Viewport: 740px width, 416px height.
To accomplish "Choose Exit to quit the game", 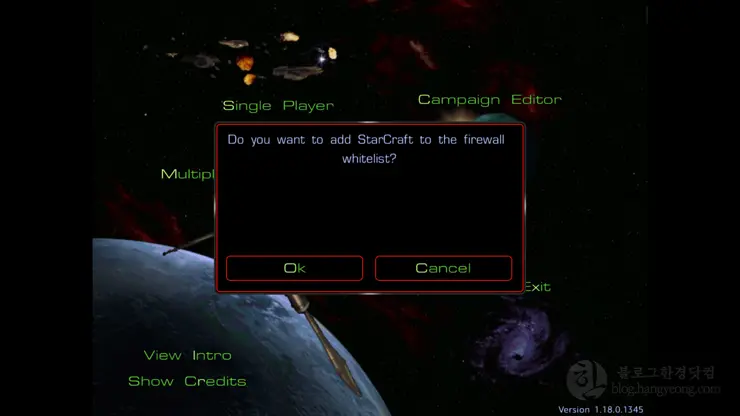I will (x=538, y=287).
